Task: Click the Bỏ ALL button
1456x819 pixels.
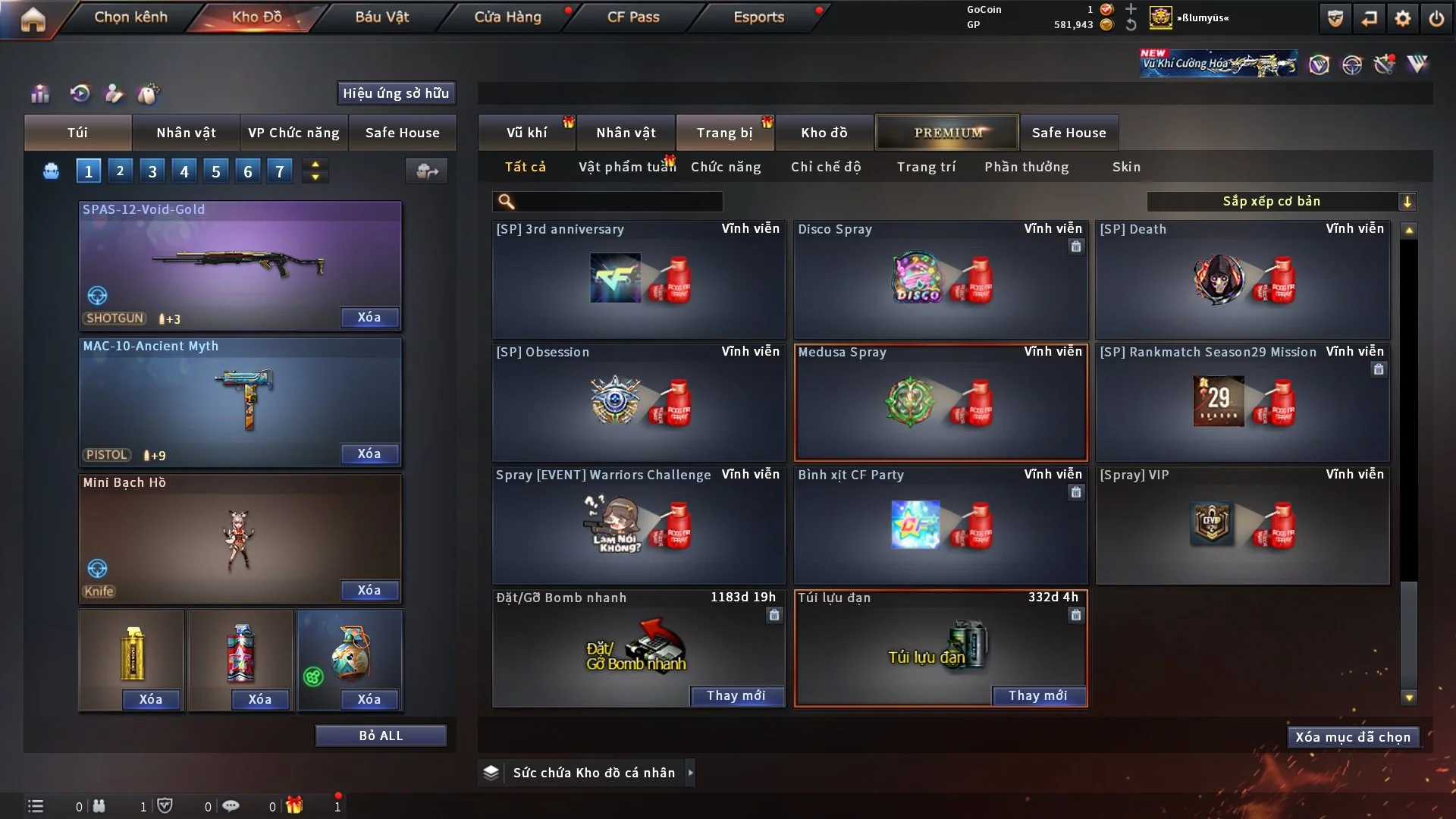Action: tap(381, 736)
